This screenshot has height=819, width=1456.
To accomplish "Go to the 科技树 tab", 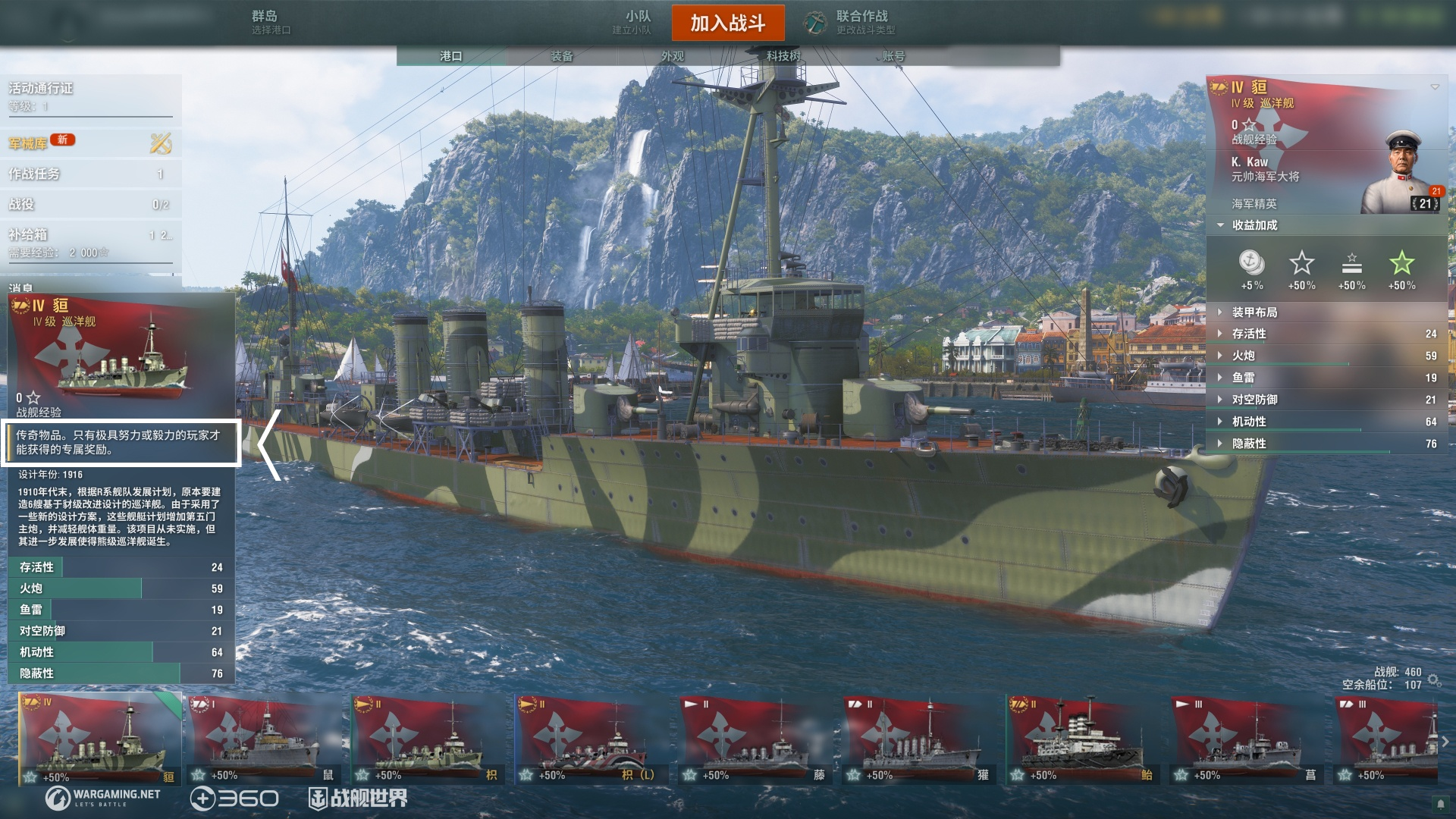I will (783, 56).
